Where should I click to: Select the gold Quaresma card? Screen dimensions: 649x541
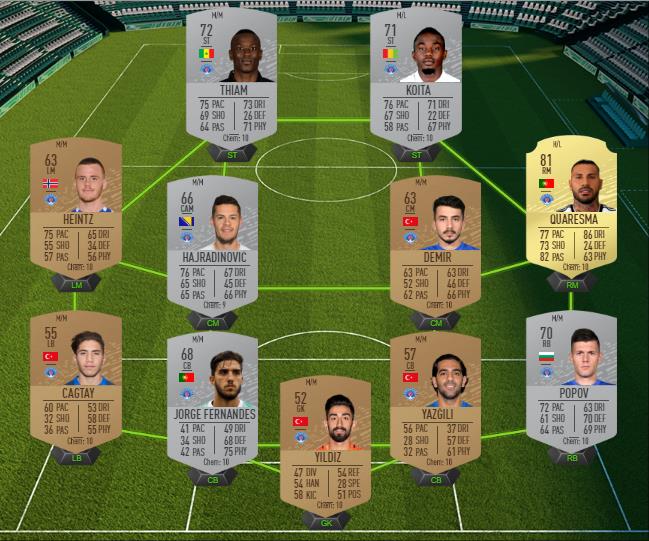tap(572, 208)
